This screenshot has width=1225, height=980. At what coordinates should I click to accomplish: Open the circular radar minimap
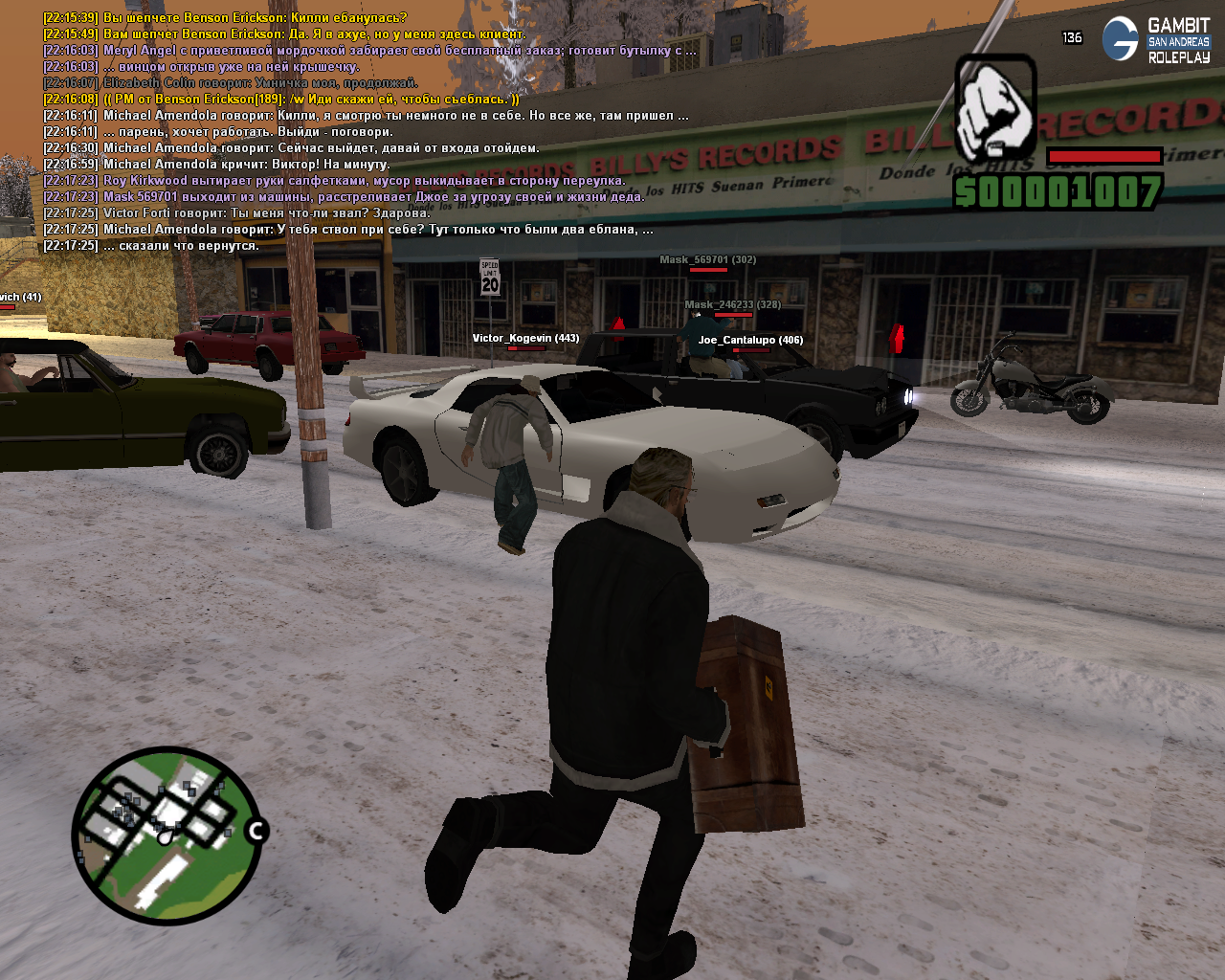(x=166, y=835)
